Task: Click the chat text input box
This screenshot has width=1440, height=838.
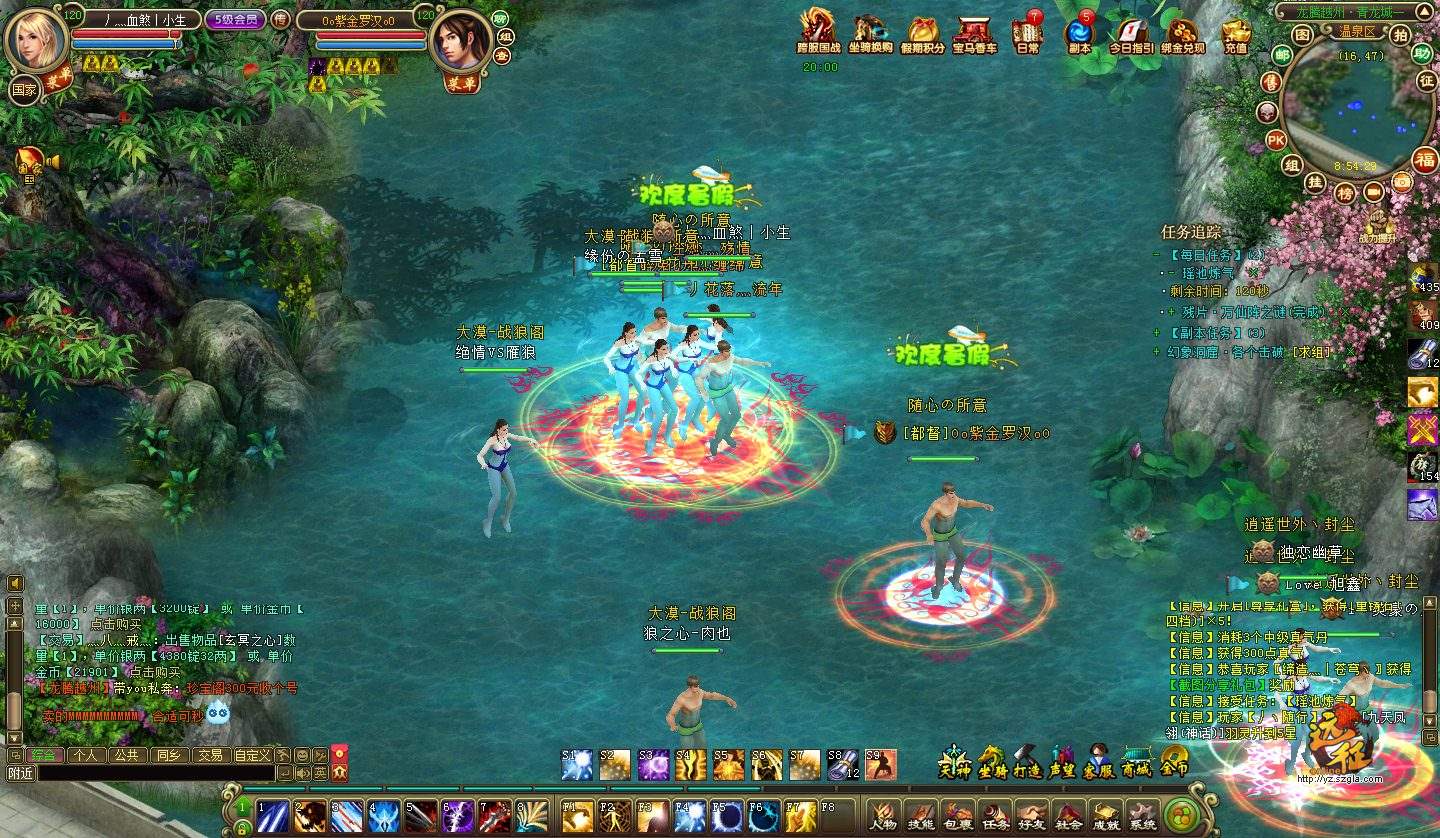Action: [155, 773]
